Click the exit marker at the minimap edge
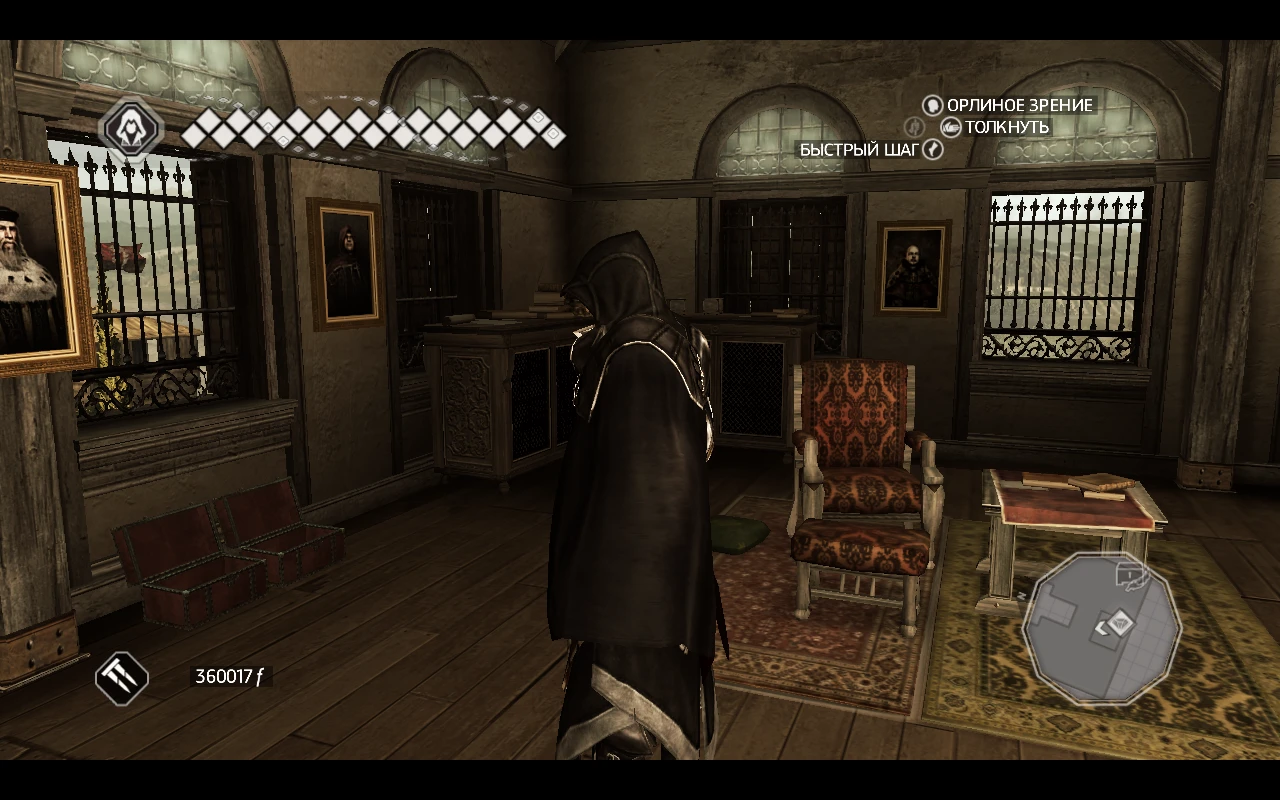 [x=1128, y=574]
